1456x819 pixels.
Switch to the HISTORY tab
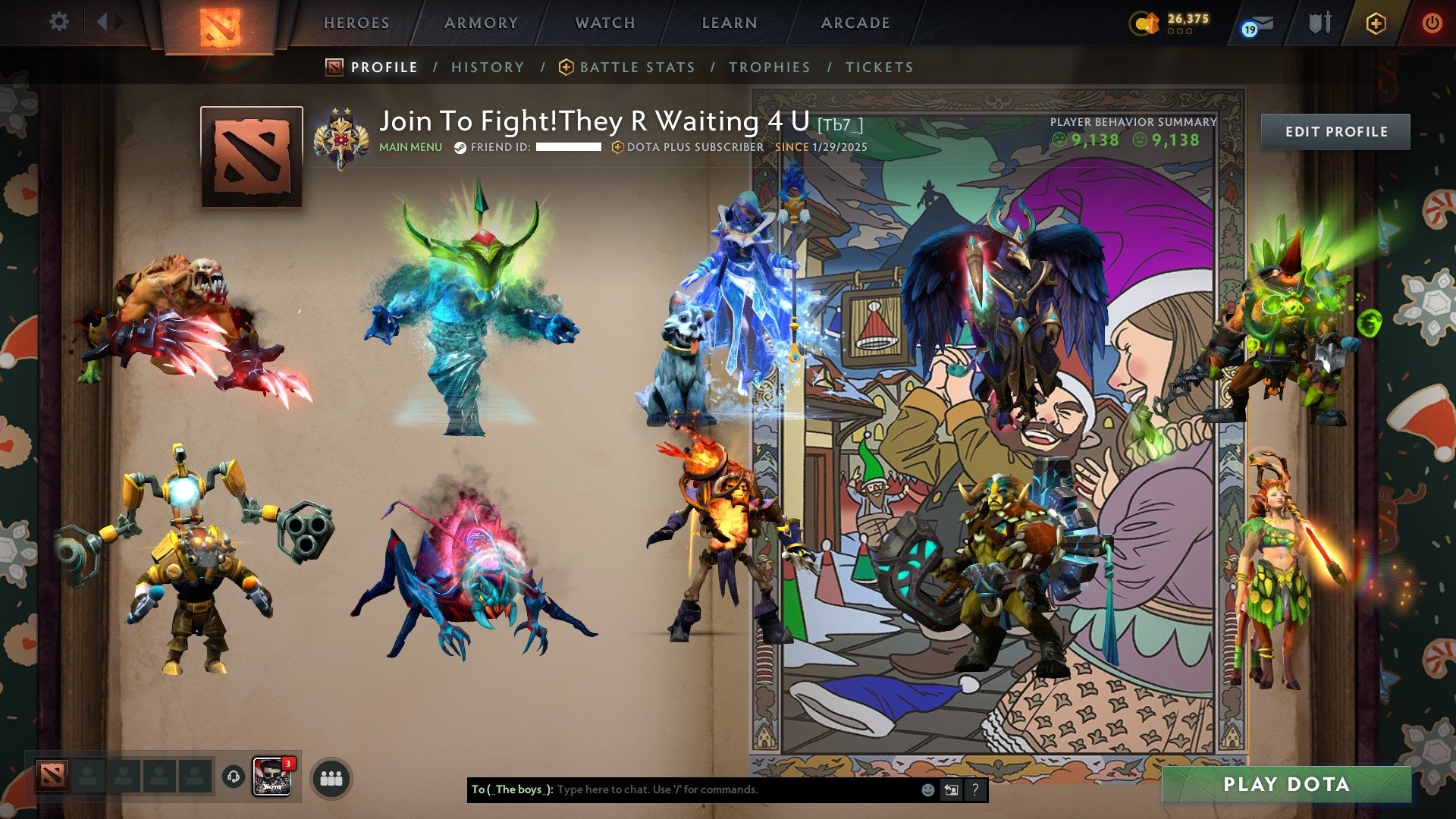pos(487,67)
